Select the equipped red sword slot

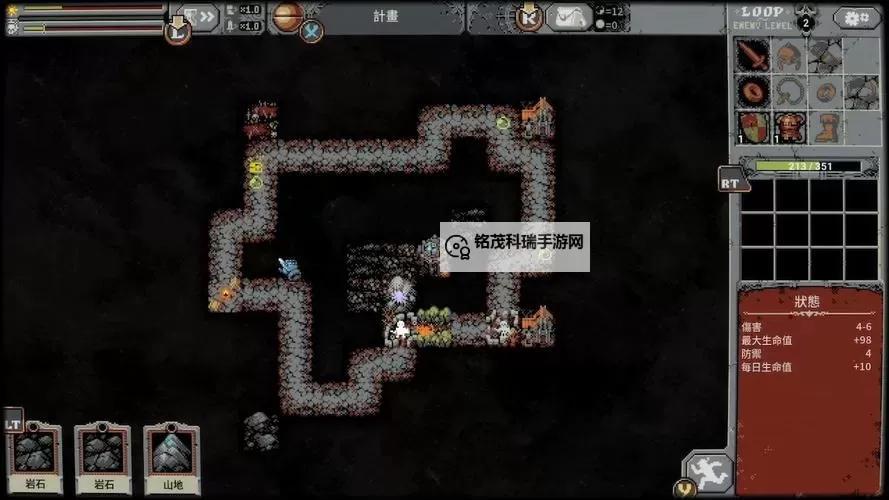(x=754, y=57)
